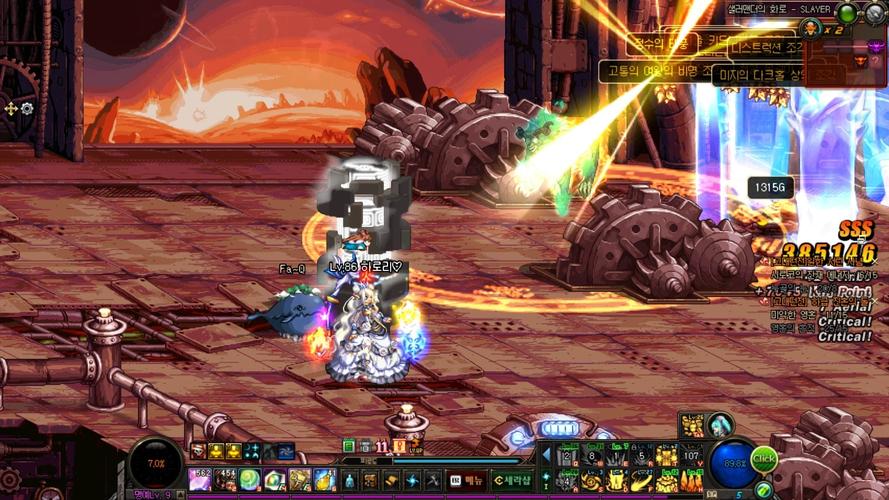
Task: Click the small green pencil round button
Action: pos(764,488)
